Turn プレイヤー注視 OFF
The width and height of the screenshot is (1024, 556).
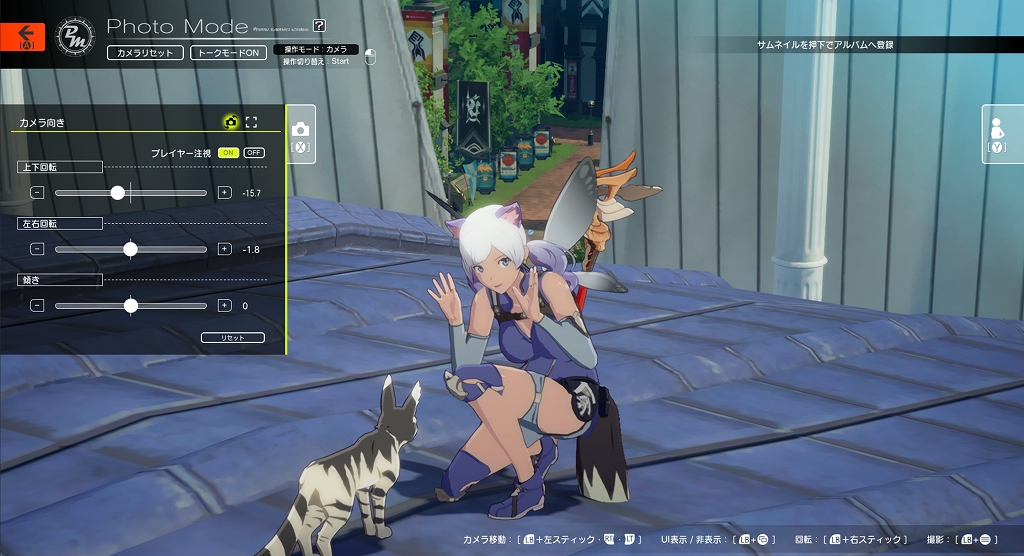point(254,153)
